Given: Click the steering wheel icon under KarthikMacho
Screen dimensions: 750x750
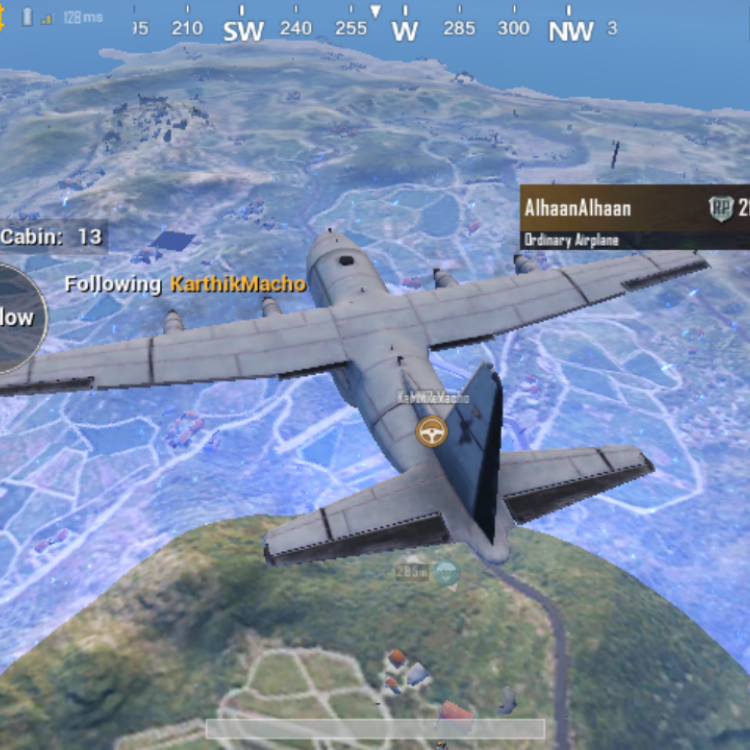Looking at the screenshot, I should tap(432, 431).
